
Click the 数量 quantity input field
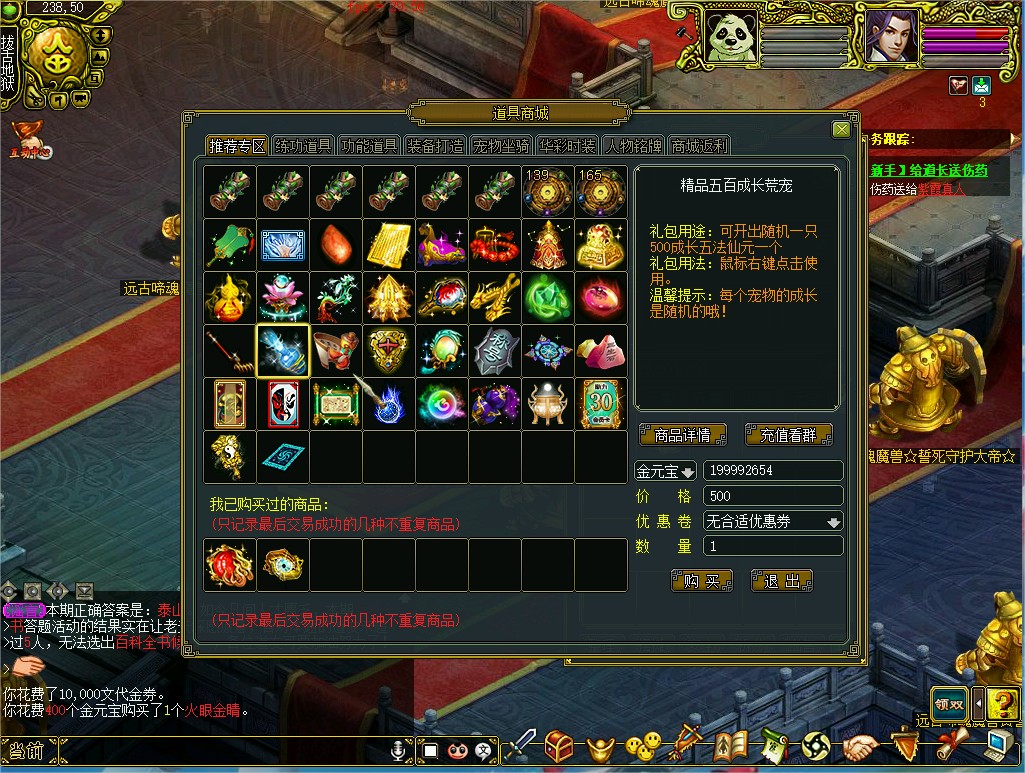772,546
